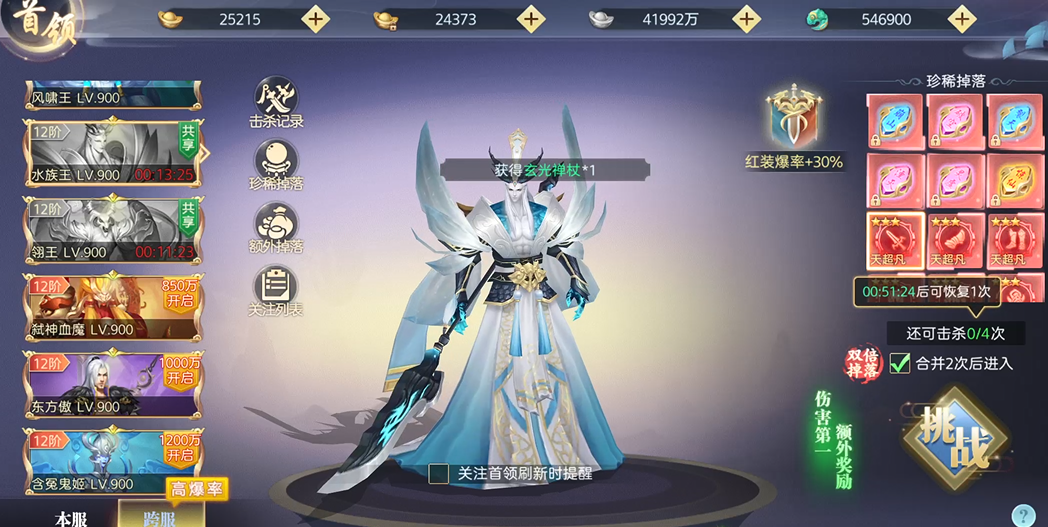Start the boss fight with 挑战 button
The image size is (1048, 527).
point(954,441)
